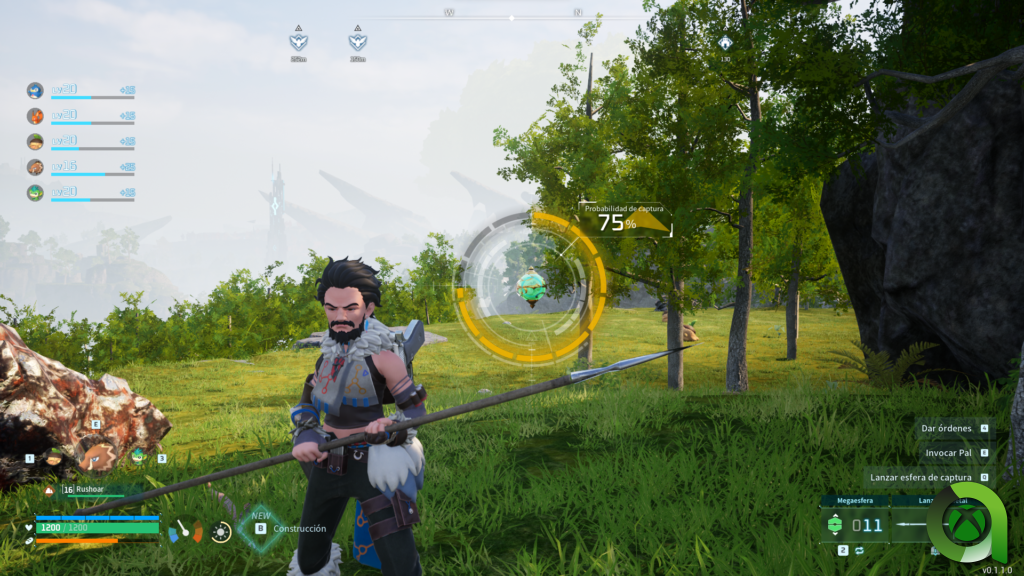Choose the acorn-capped Pal in the party list
This screenshot has height=576, width=1024.
coord(35,141)
